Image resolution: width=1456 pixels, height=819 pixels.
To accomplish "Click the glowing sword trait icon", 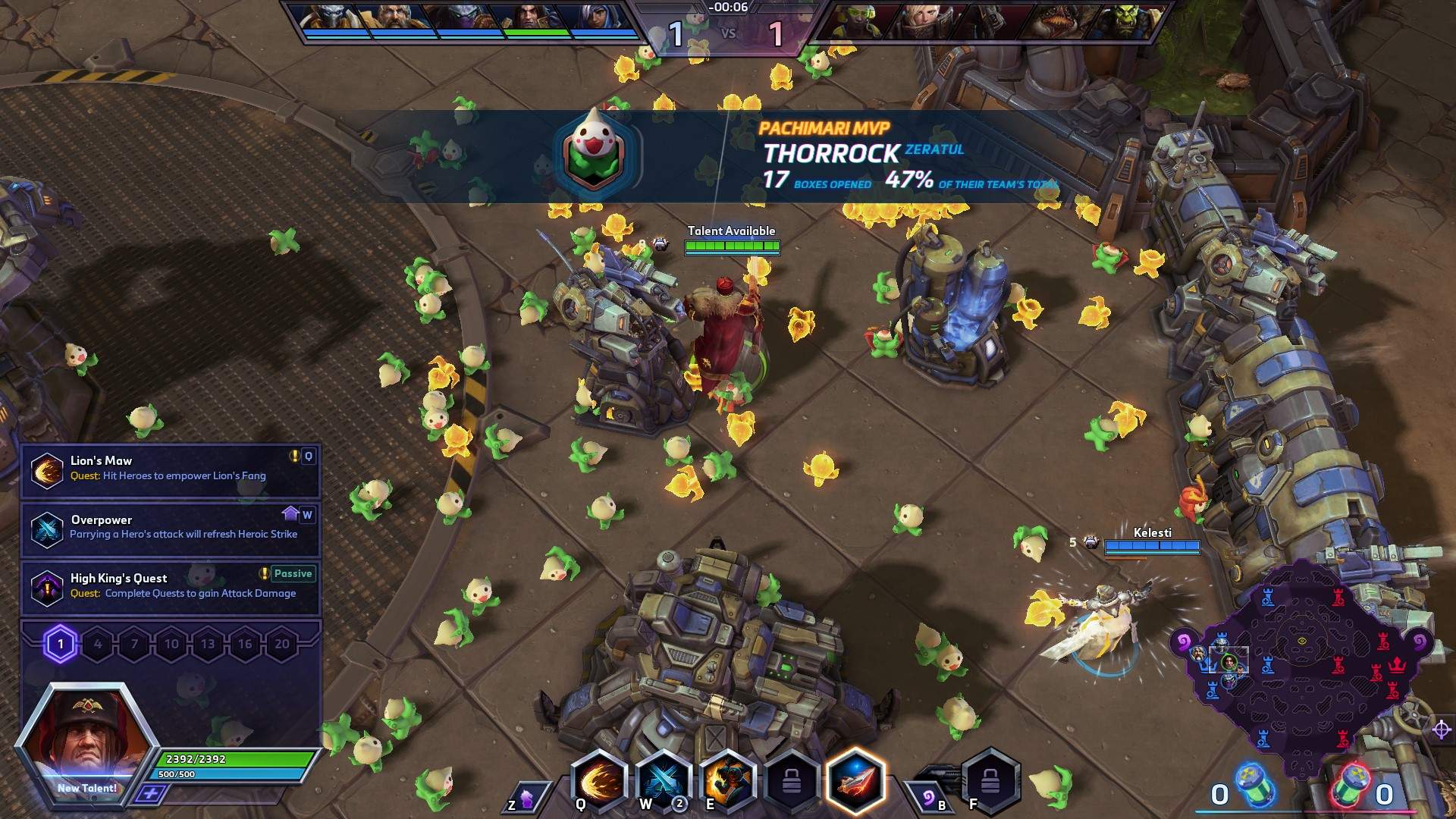I will [x=856, y=781].
